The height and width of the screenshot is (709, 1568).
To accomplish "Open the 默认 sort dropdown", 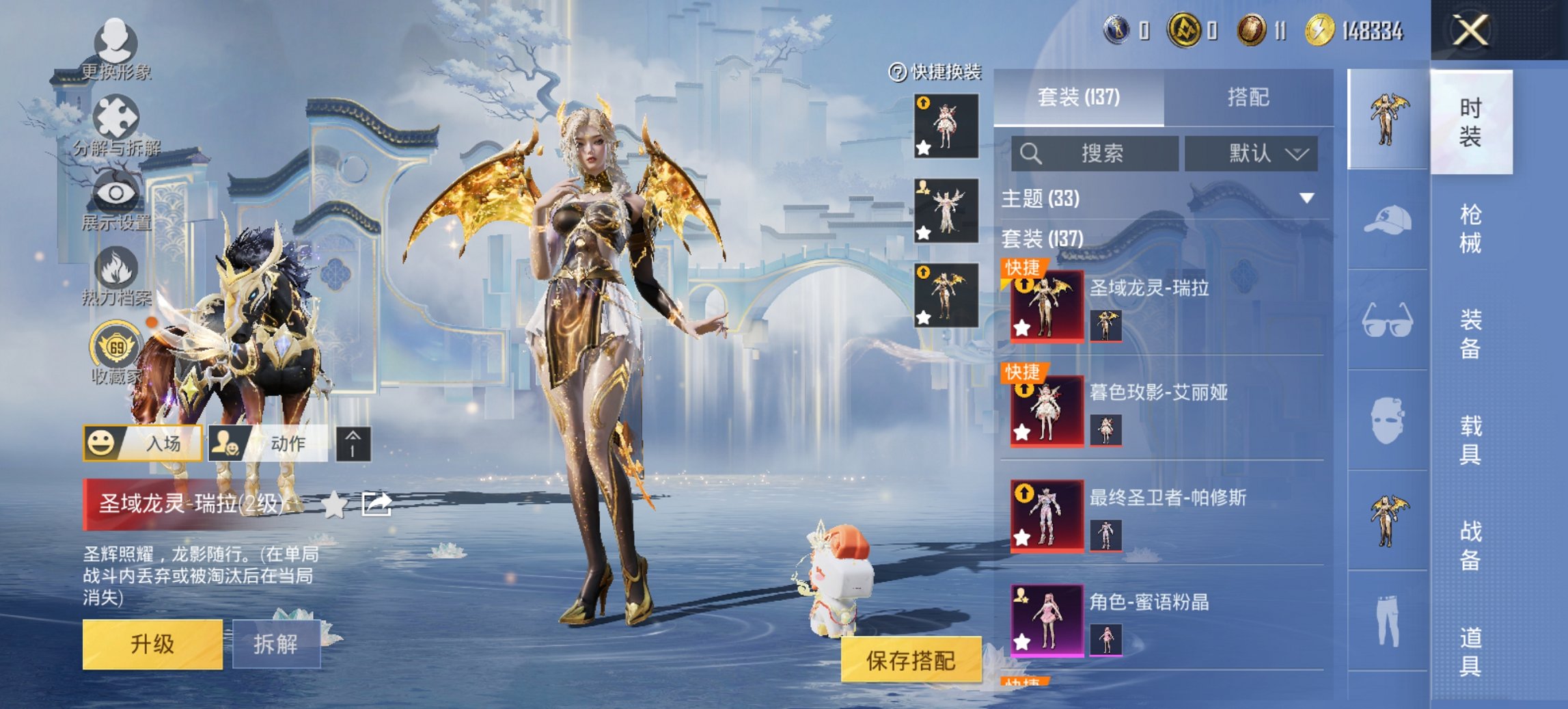I will click(1251, 153).
